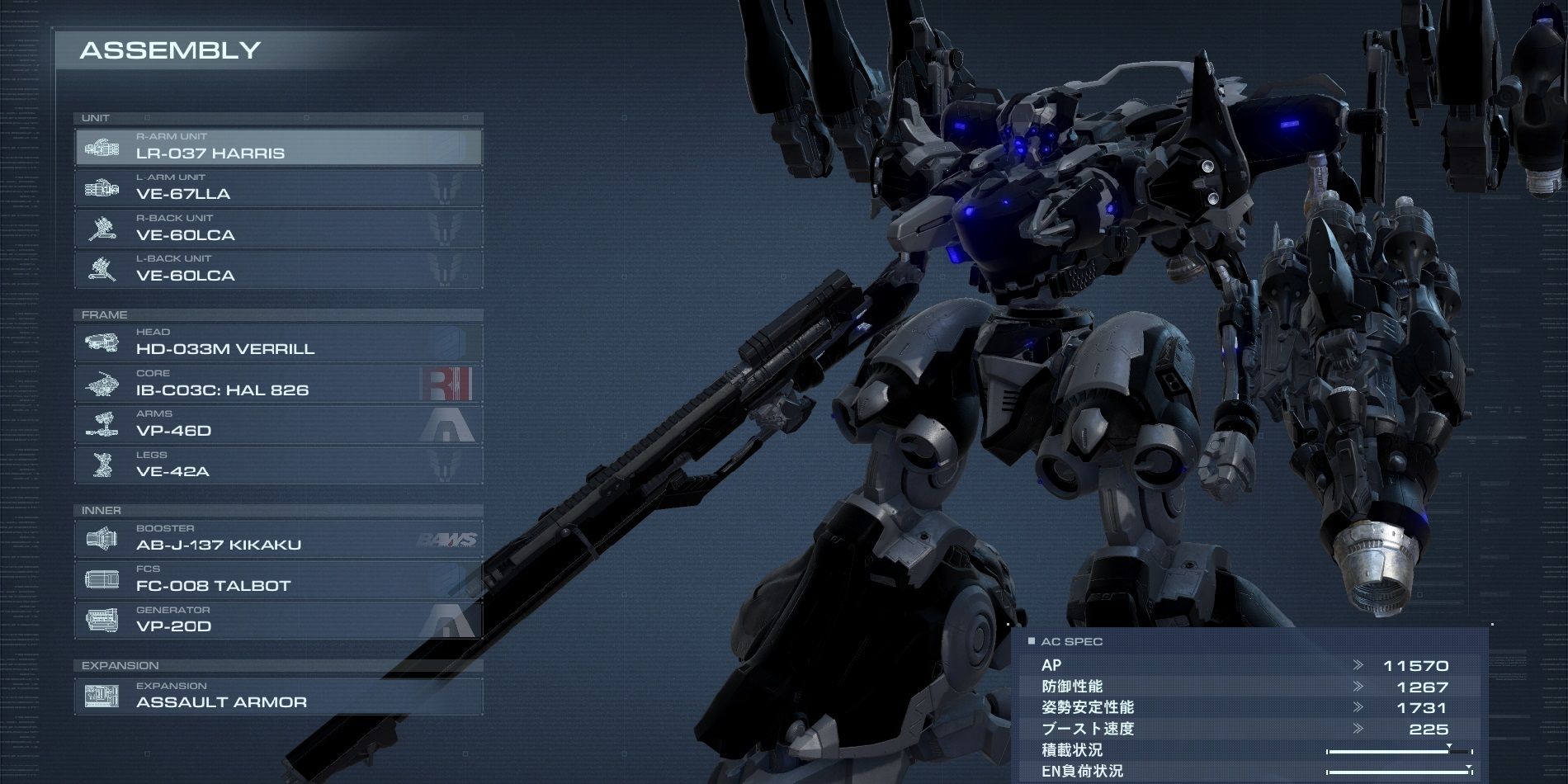Image resolution: width=1568 pixels, height=784 pixels.
Task: Select the R-ARM UNIT weapon icon
Action: [x=103, y=147]
